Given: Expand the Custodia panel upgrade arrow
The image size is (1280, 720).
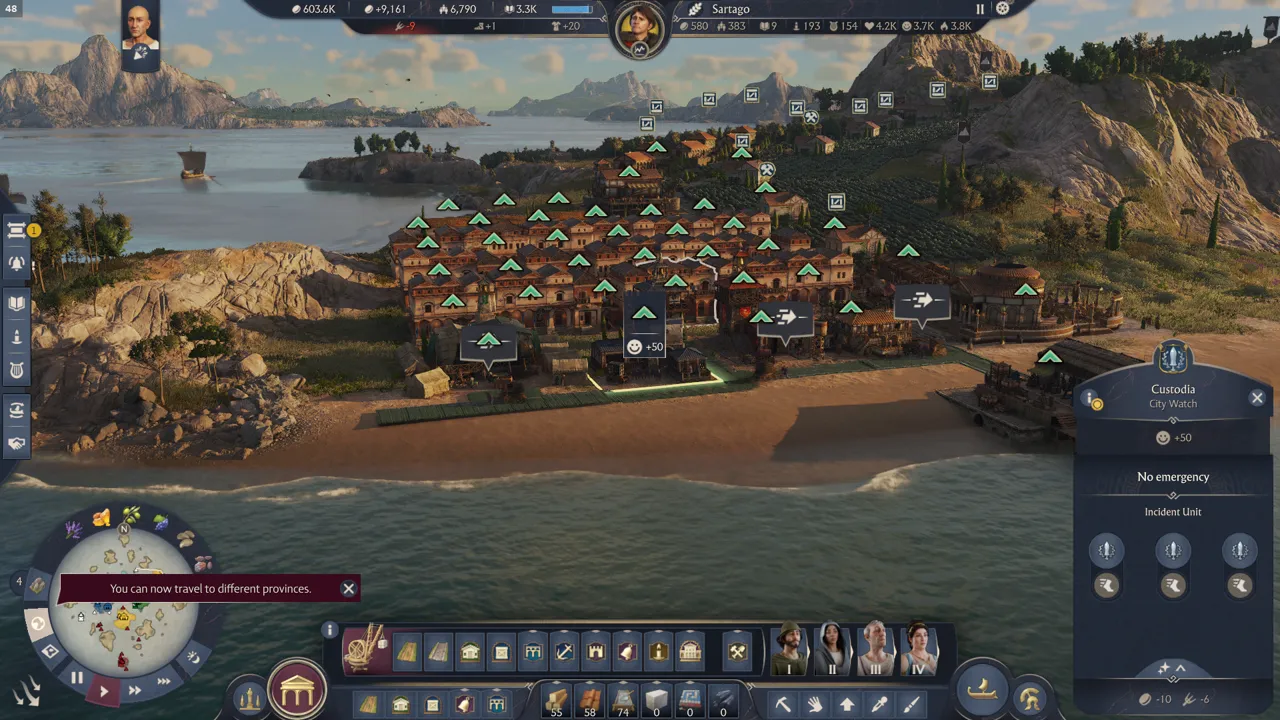Looking at the screenshot, I should tap(1172, 668).
